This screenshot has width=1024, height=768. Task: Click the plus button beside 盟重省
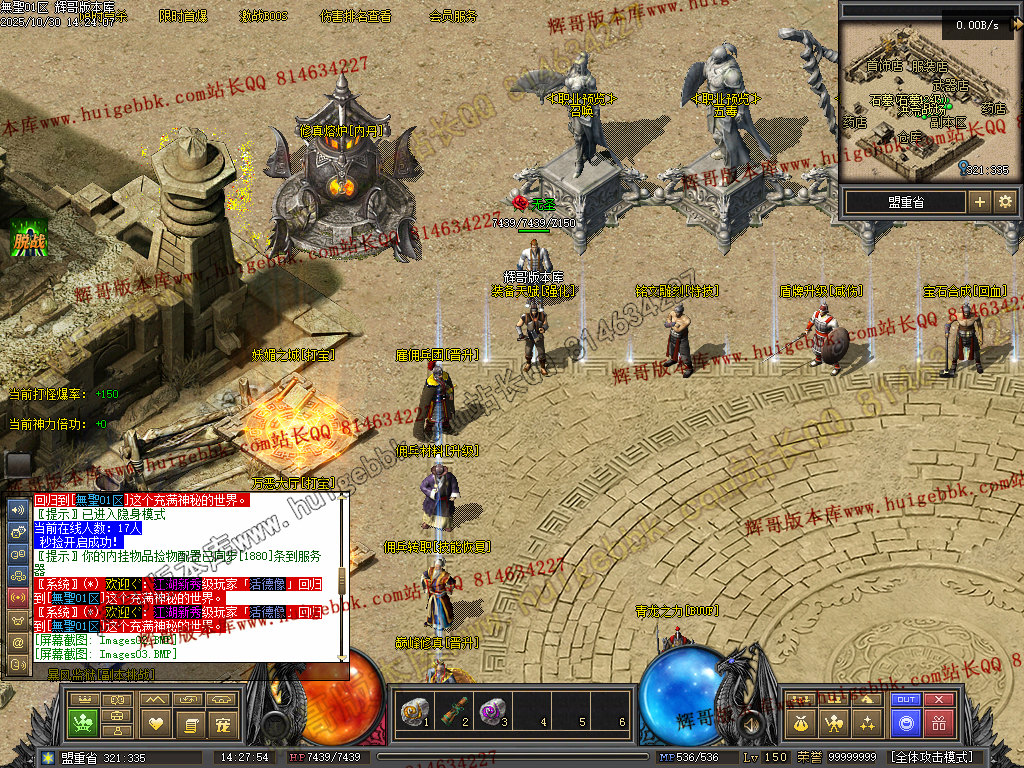click(x=980, y=202)
